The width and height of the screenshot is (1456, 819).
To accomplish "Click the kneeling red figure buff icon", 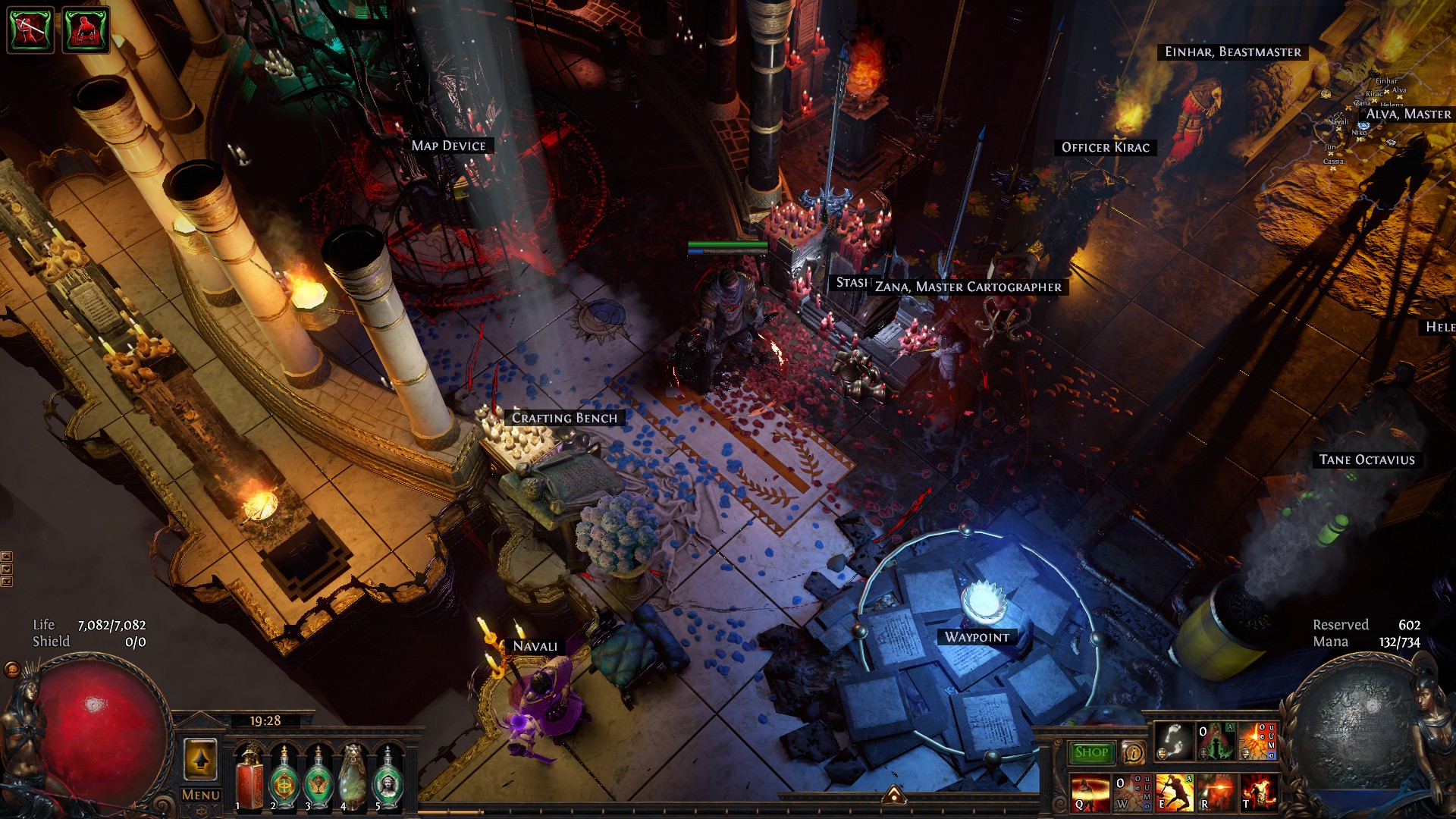I will point(86,30).
